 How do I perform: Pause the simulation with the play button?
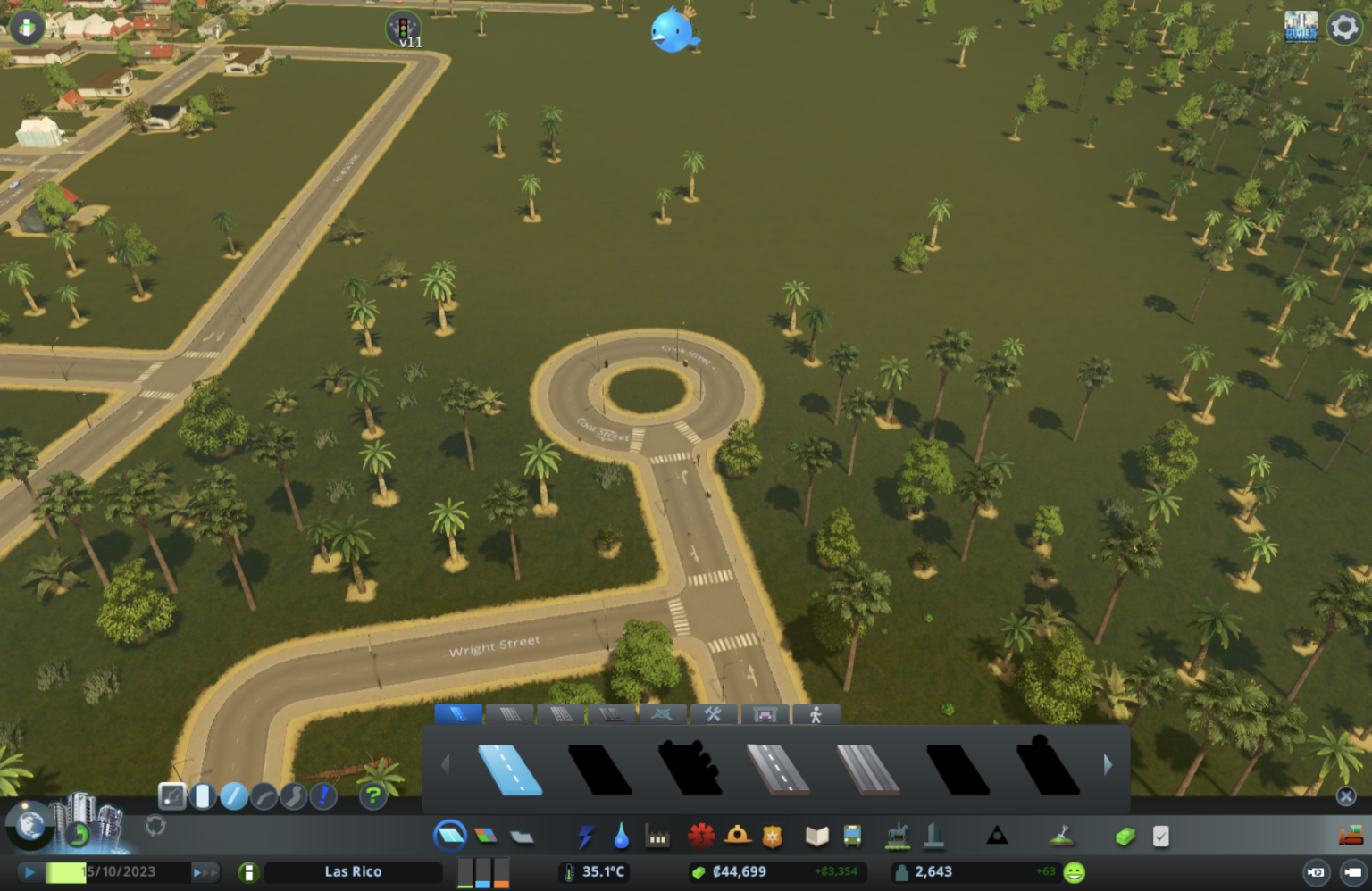29,871
